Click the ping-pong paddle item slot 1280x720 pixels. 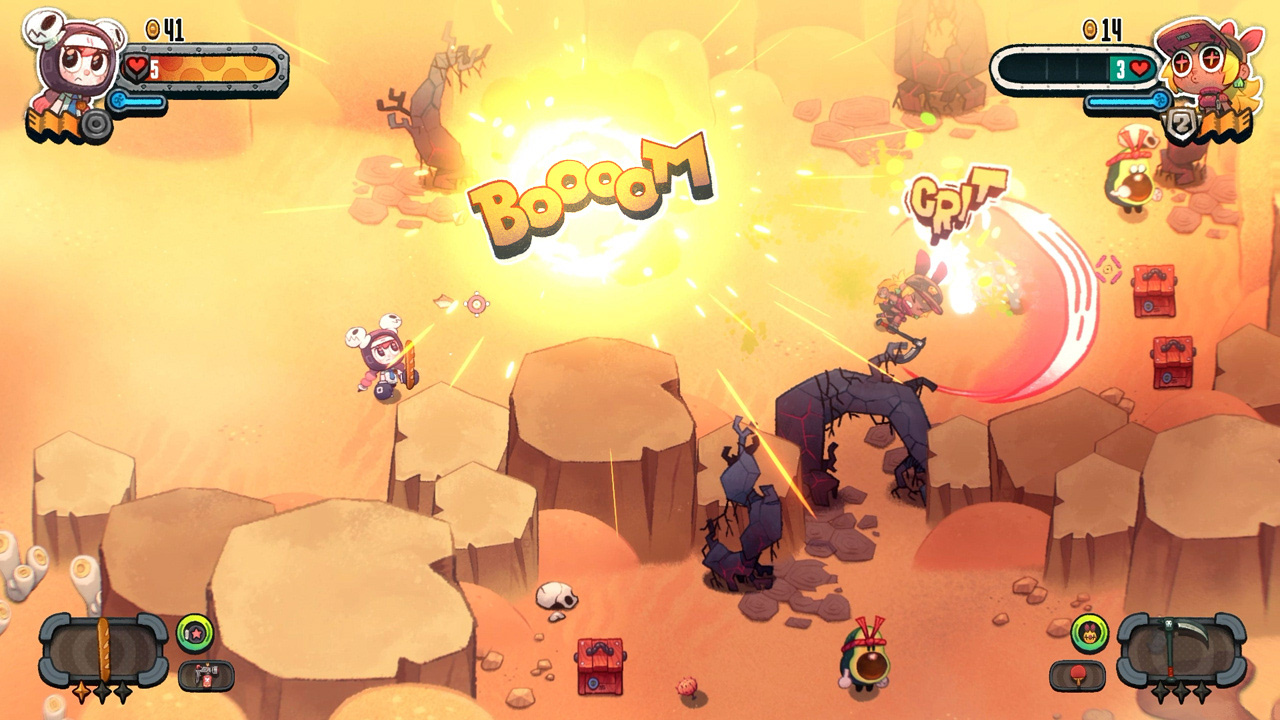pos(1077,673)
